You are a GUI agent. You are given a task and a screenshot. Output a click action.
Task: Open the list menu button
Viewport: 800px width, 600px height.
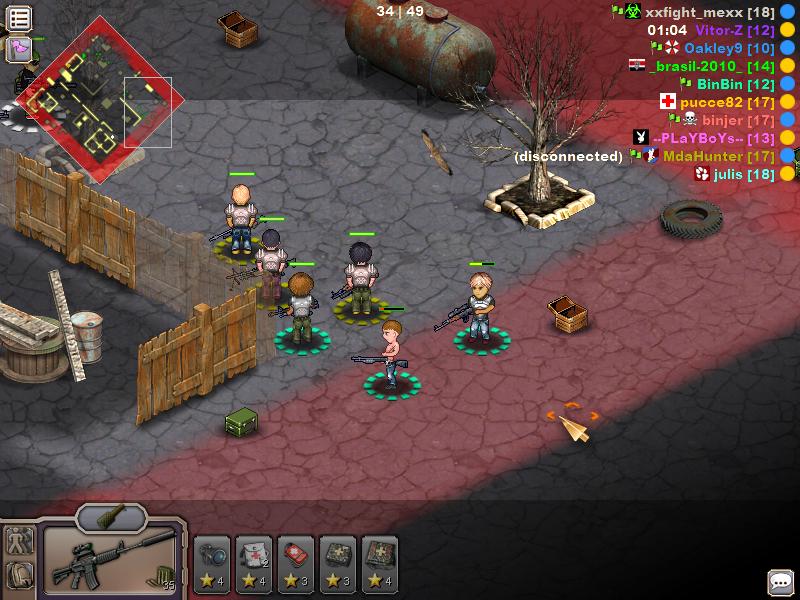tap(19, 18)
